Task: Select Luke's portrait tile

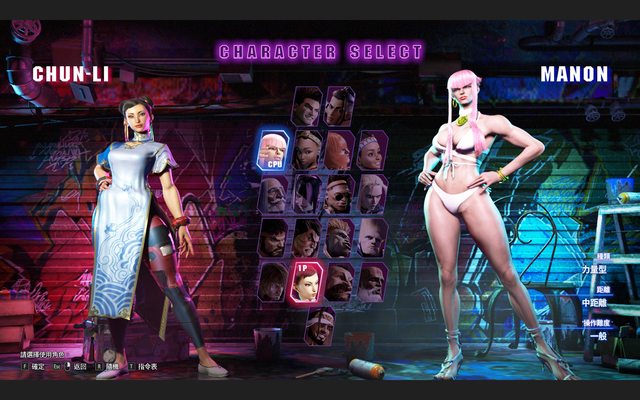Action: point(307,105)
